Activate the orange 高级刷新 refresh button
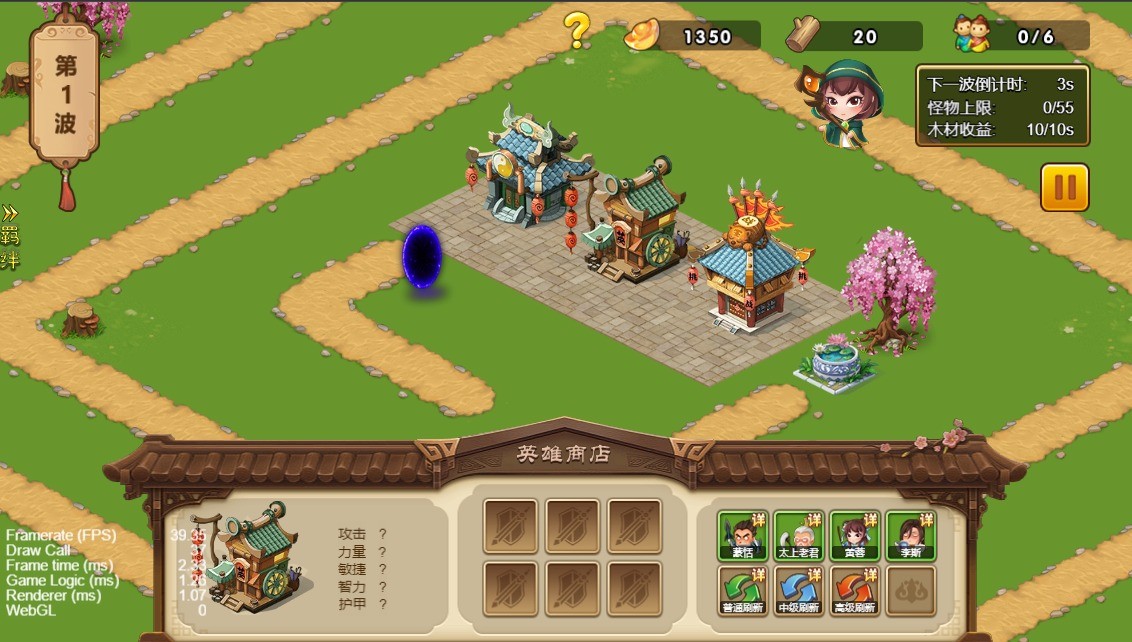Viewport: 1132px width, 642px height. (x=854, y=591)
